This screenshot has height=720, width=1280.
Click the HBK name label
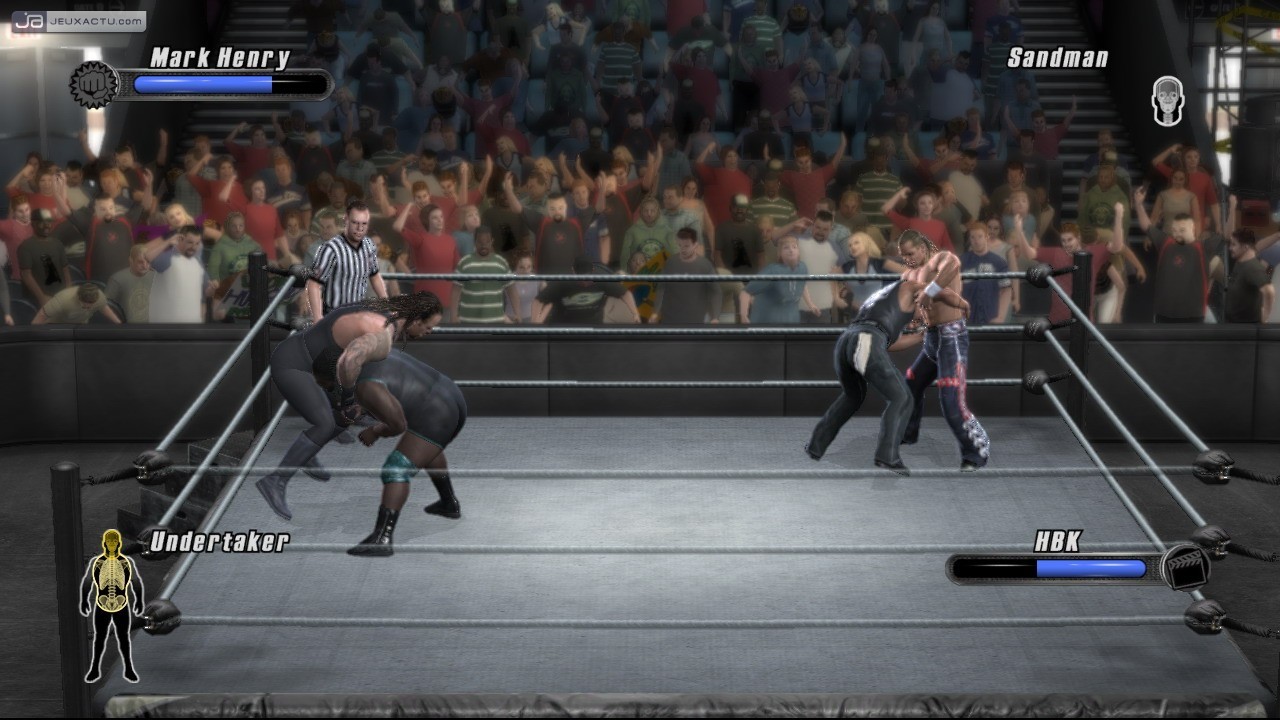point(1057,542)
